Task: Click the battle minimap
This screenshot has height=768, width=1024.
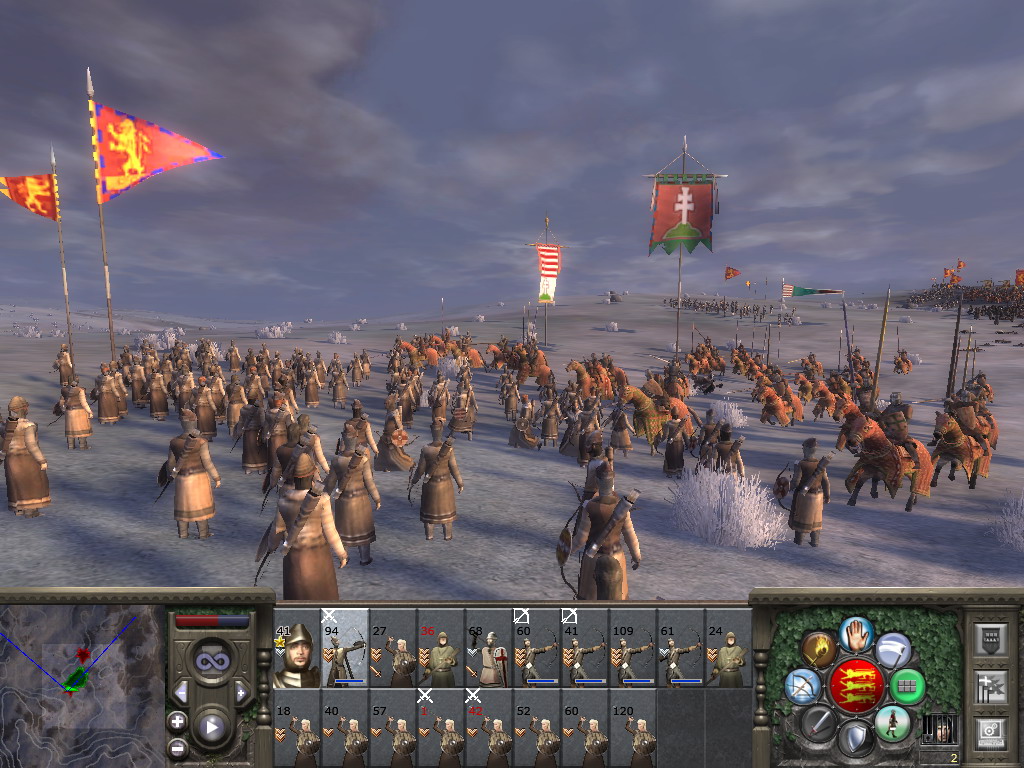Action: click(x=82, y=684)
